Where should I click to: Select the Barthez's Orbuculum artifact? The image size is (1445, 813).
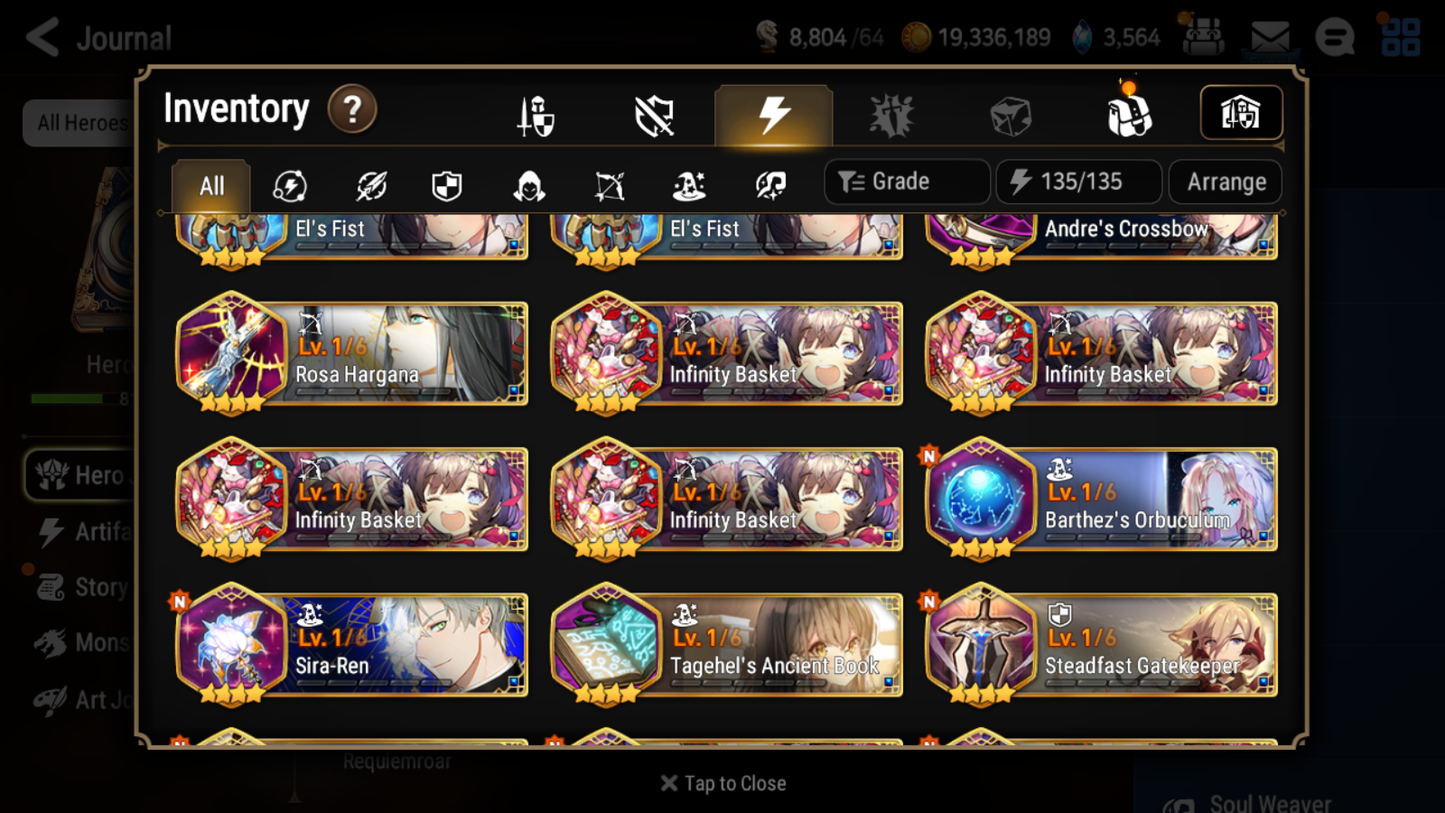point(1100,500)
